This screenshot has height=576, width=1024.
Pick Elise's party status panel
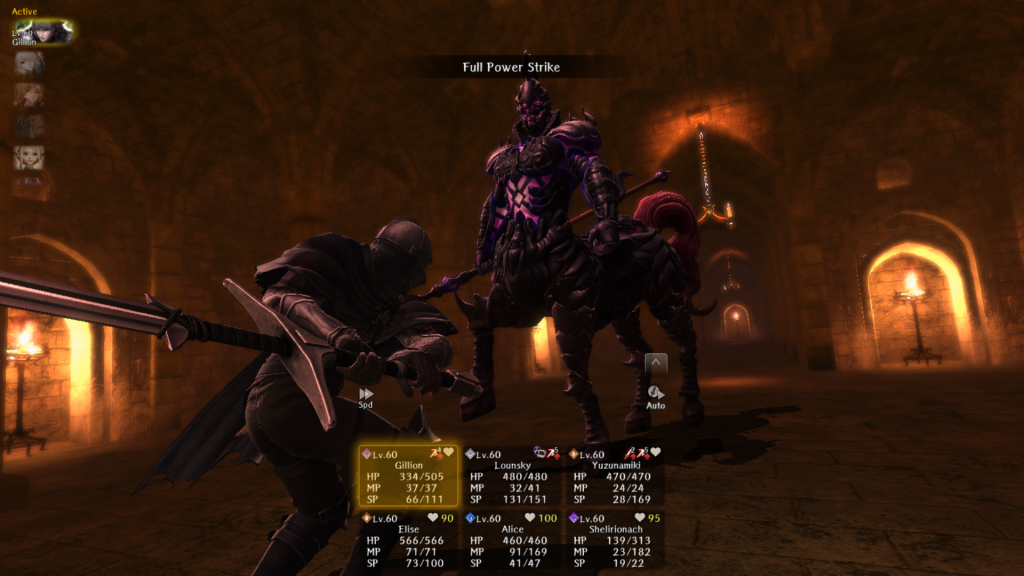(x=408, y=541)
